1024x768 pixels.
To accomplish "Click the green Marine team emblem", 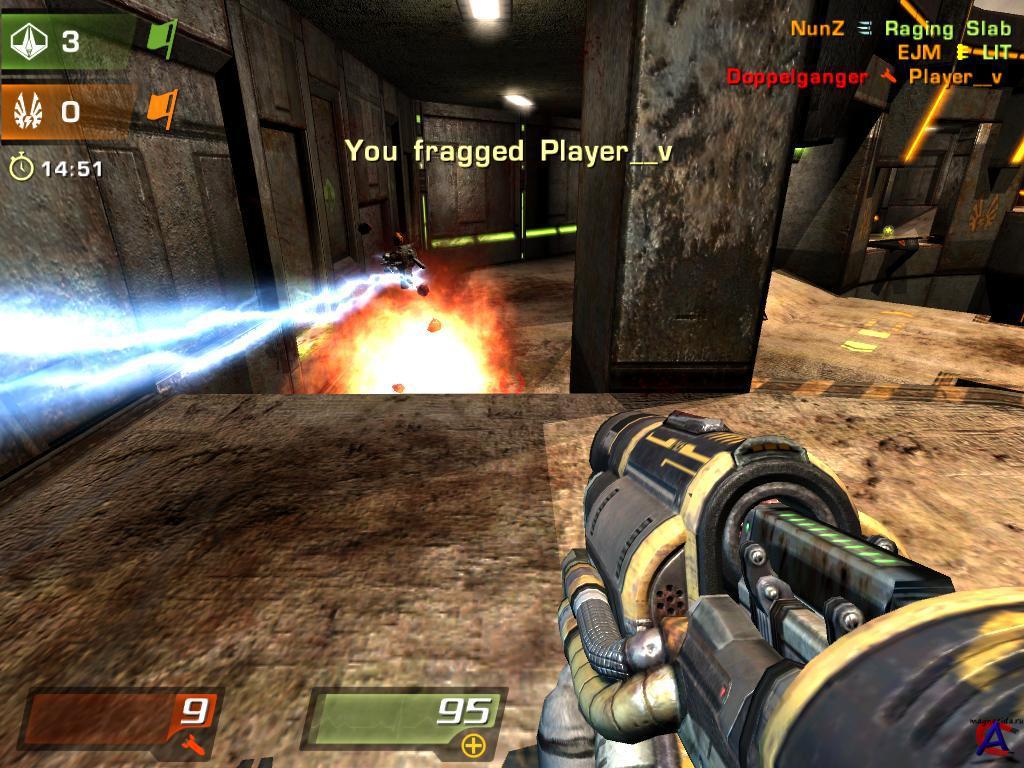I will pos(26,42).
